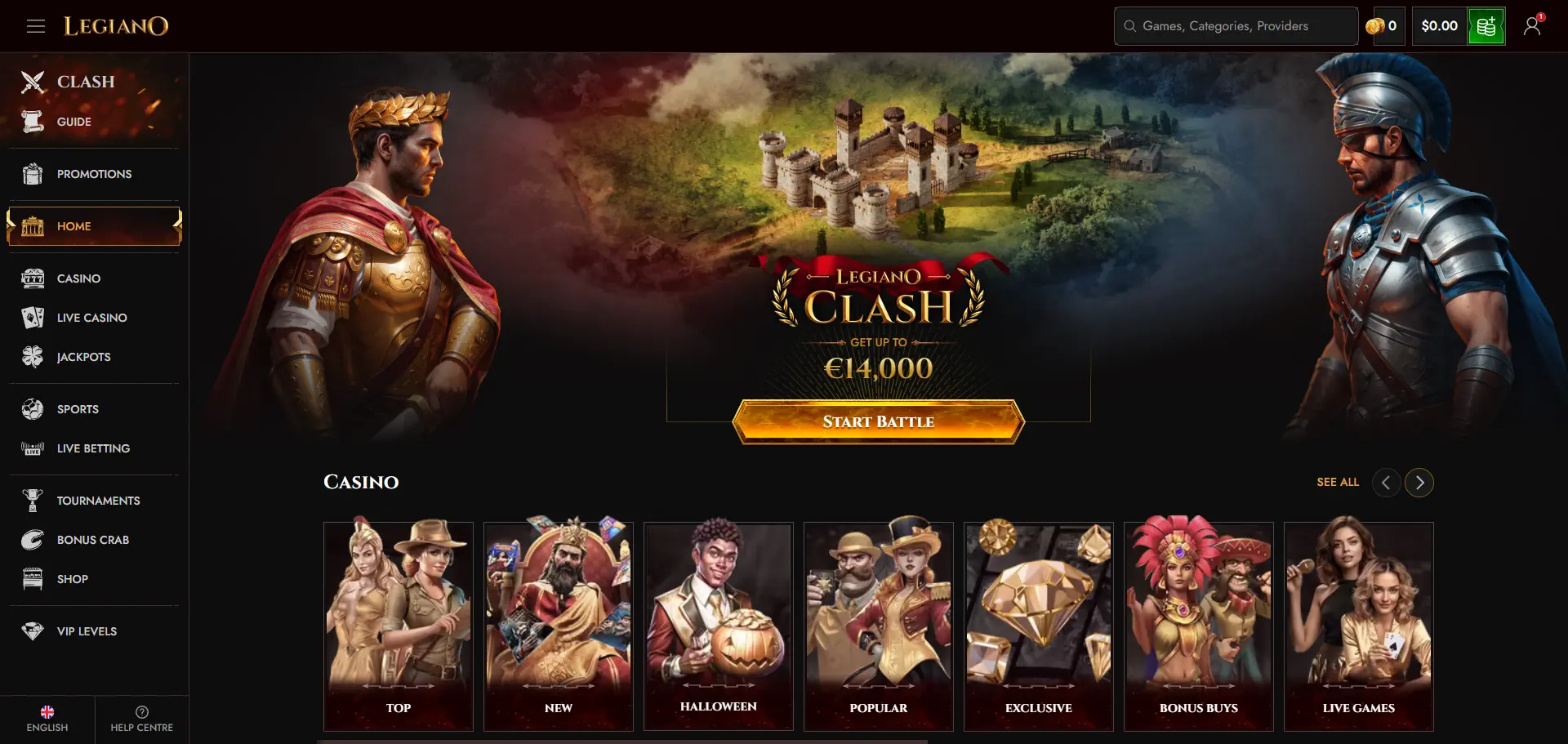The width and height of the screenshot is (1568, 744).
Task: Choose the Halloween casino category tile
Action: (x=718, y=626)
